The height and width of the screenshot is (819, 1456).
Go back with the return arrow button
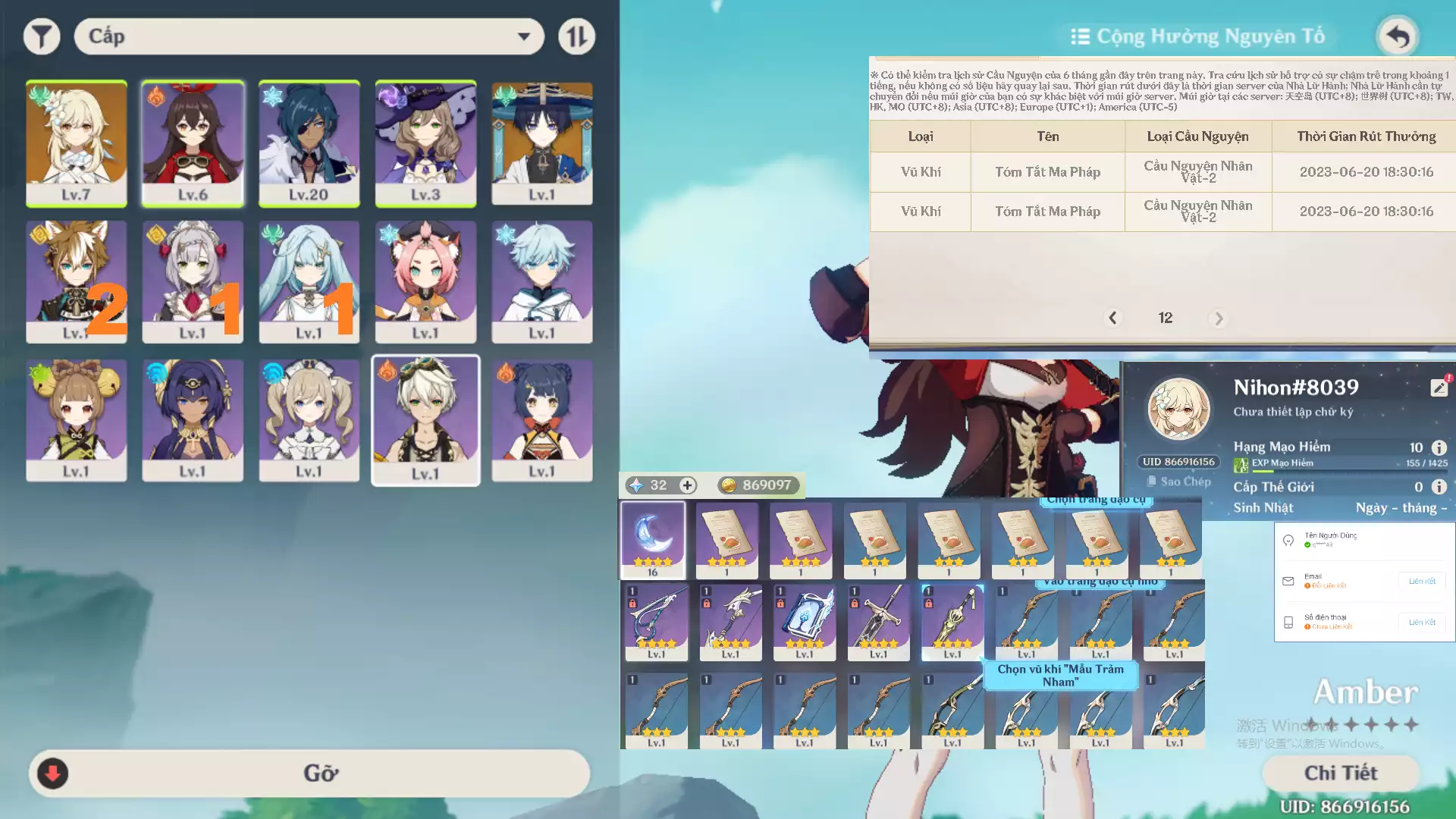coord(1397,36)
